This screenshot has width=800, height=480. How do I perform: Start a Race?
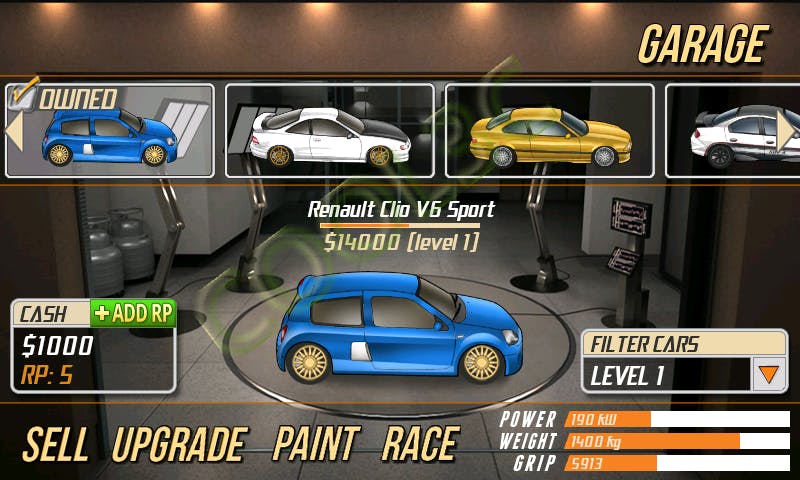click(x=419, y=444)
